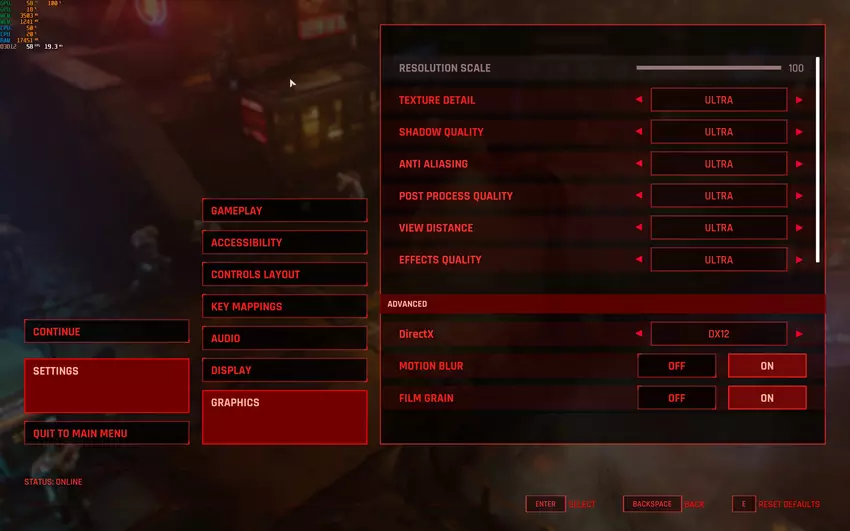This screenshot has width=850, height=531.
Task: Adjust the Resolution Scale slider
Action: [x=708, y=68]
